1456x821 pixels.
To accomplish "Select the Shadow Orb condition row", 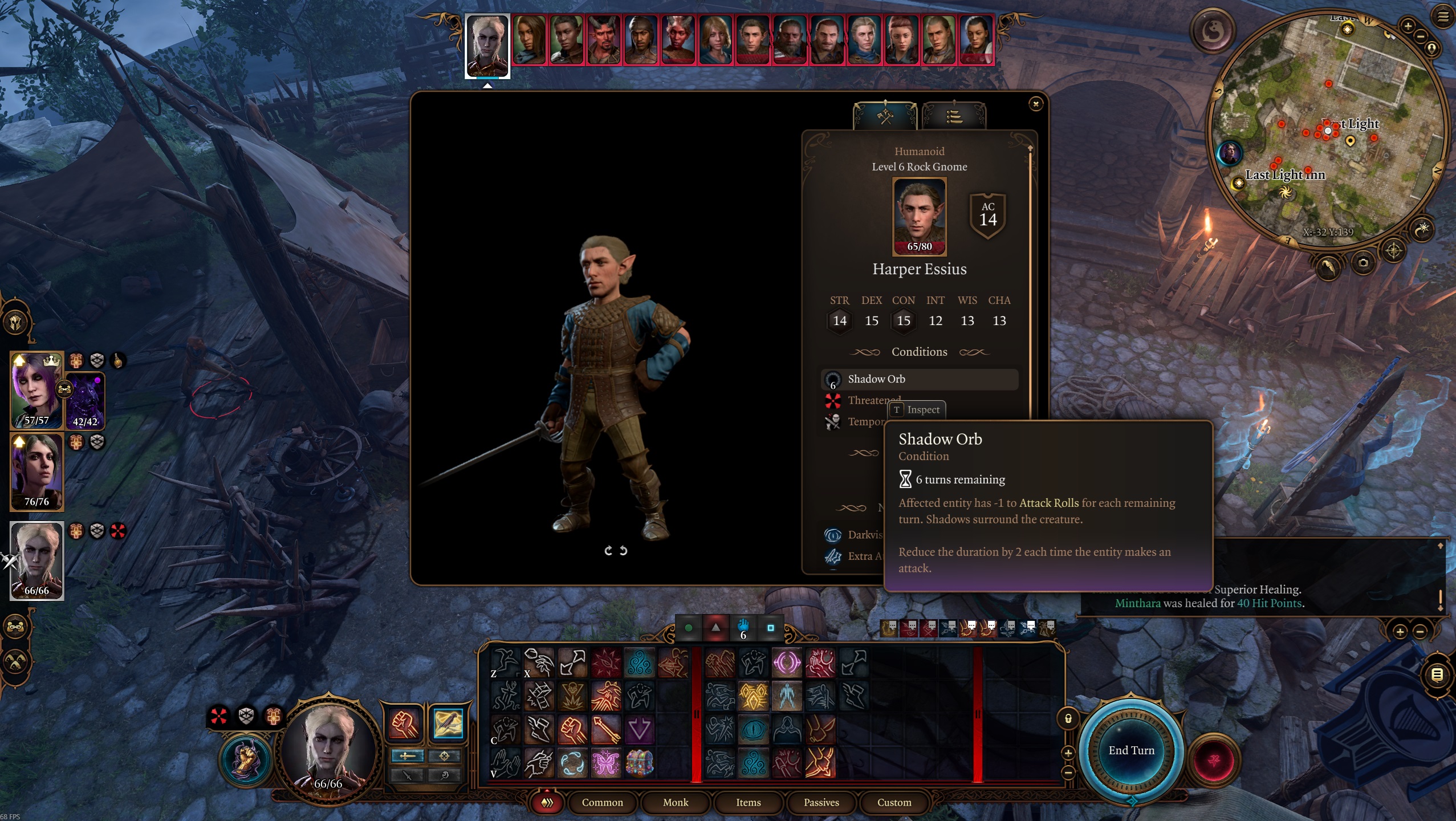I will click(919, 379).
